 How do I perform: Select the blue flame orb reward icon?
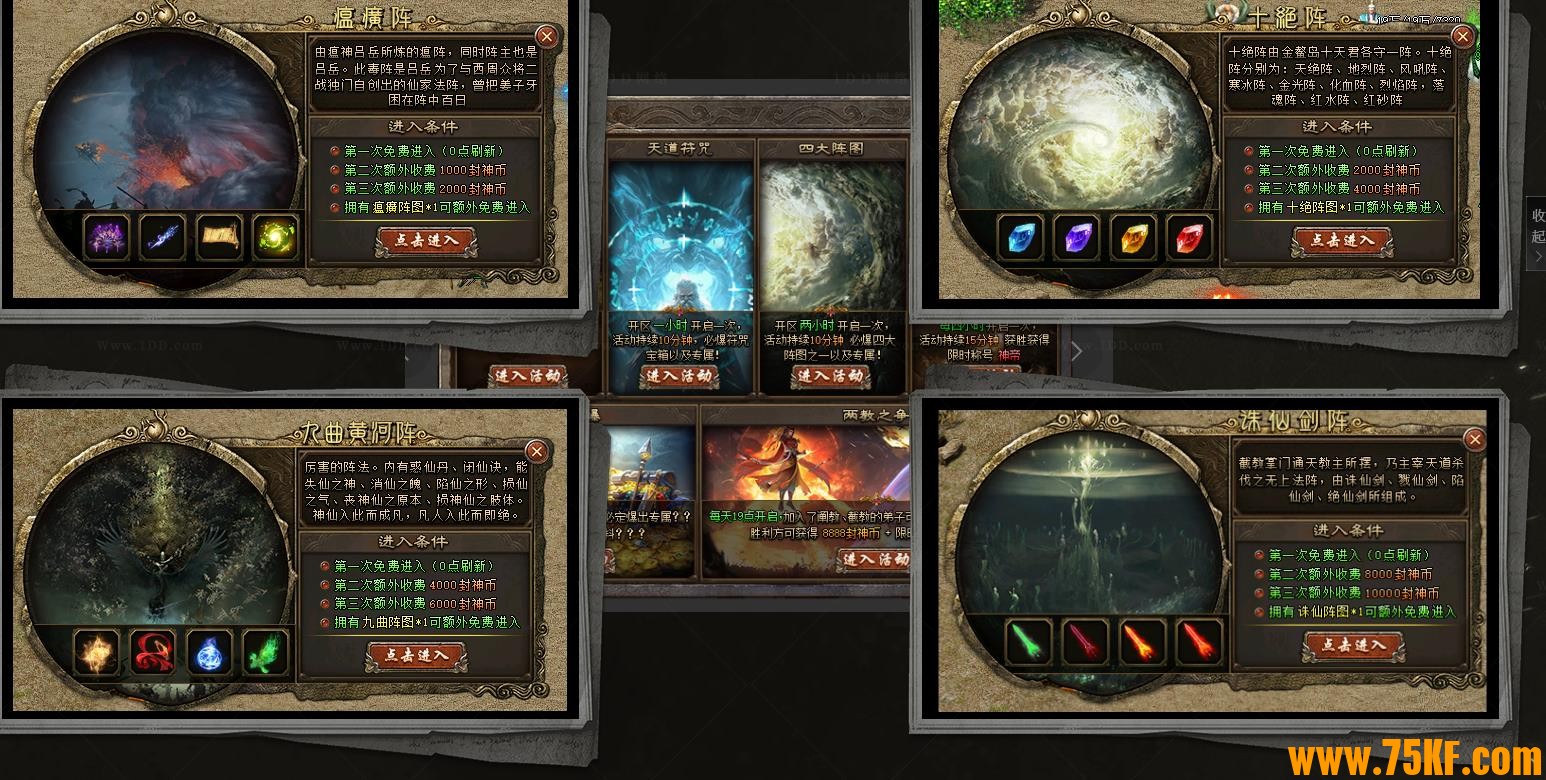tap(209, 652)
